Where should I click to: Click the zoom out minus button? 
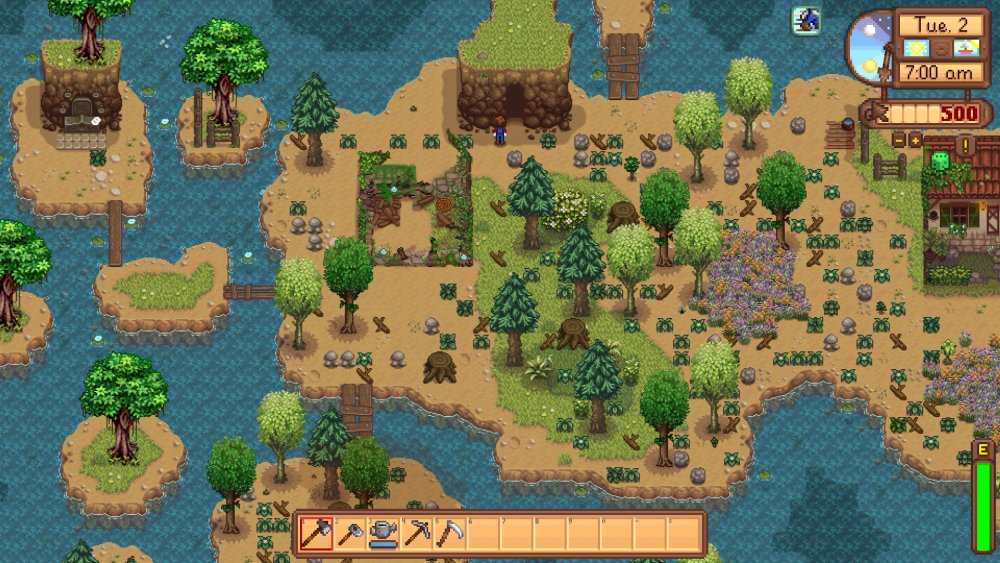tap(899, 140)
